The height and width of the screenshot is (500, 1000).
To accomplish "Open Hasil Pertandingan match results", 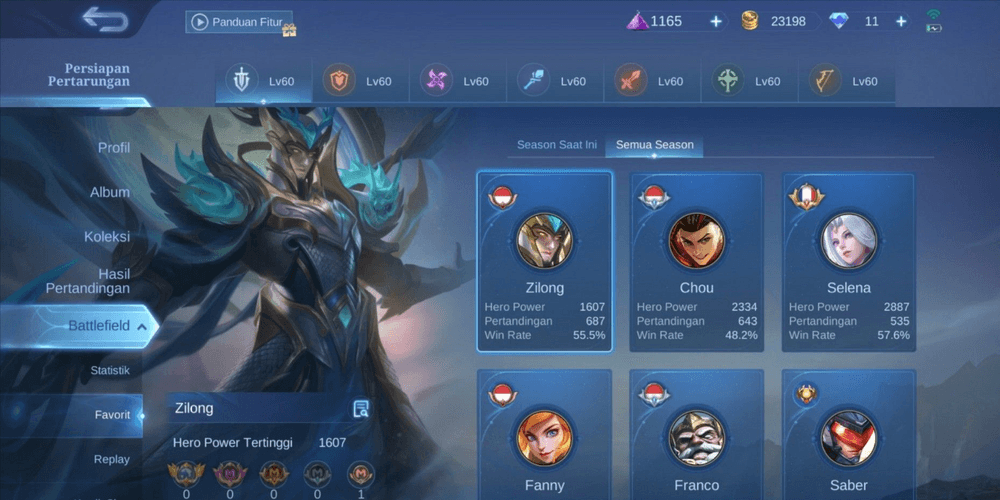I will pos(88,281).
